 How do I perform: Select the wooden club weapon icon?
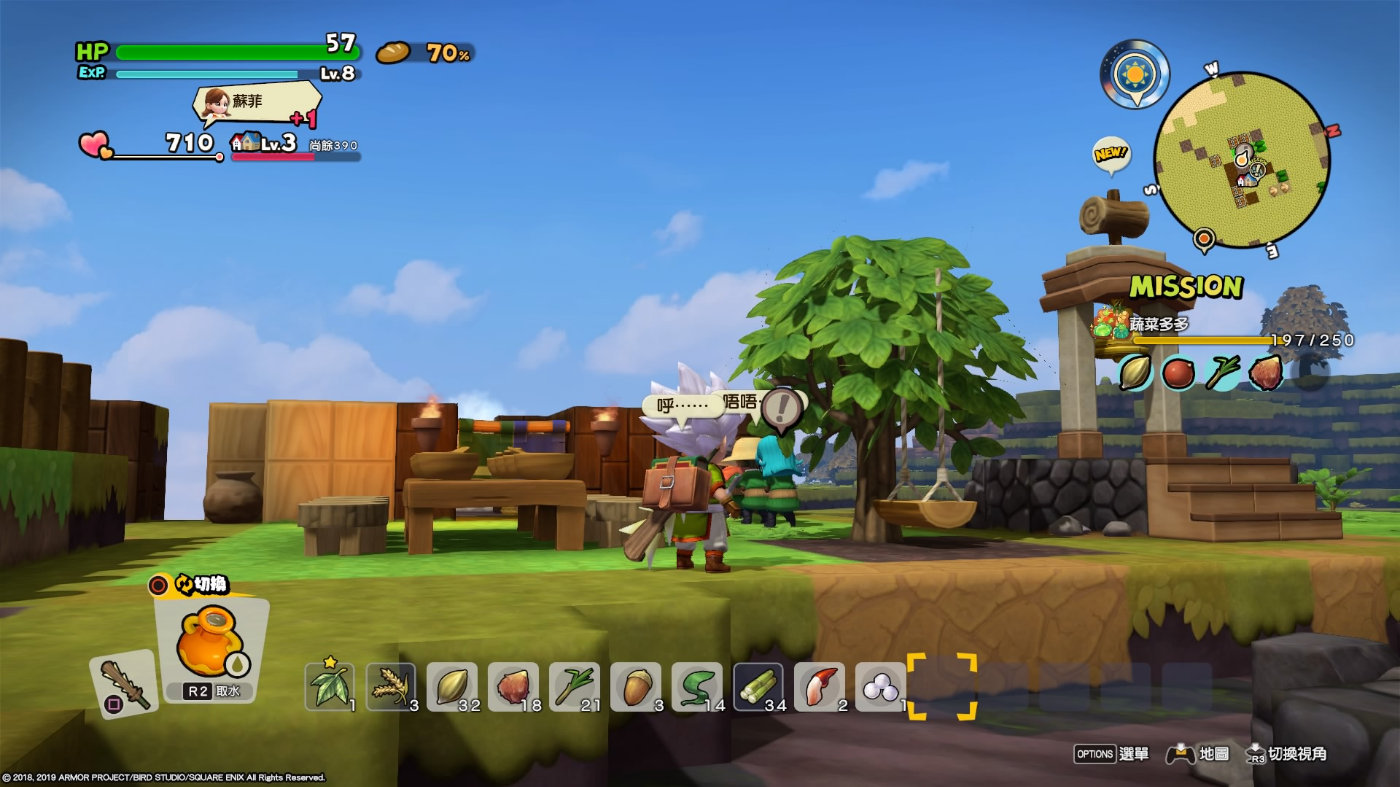[x=124, y=684]
